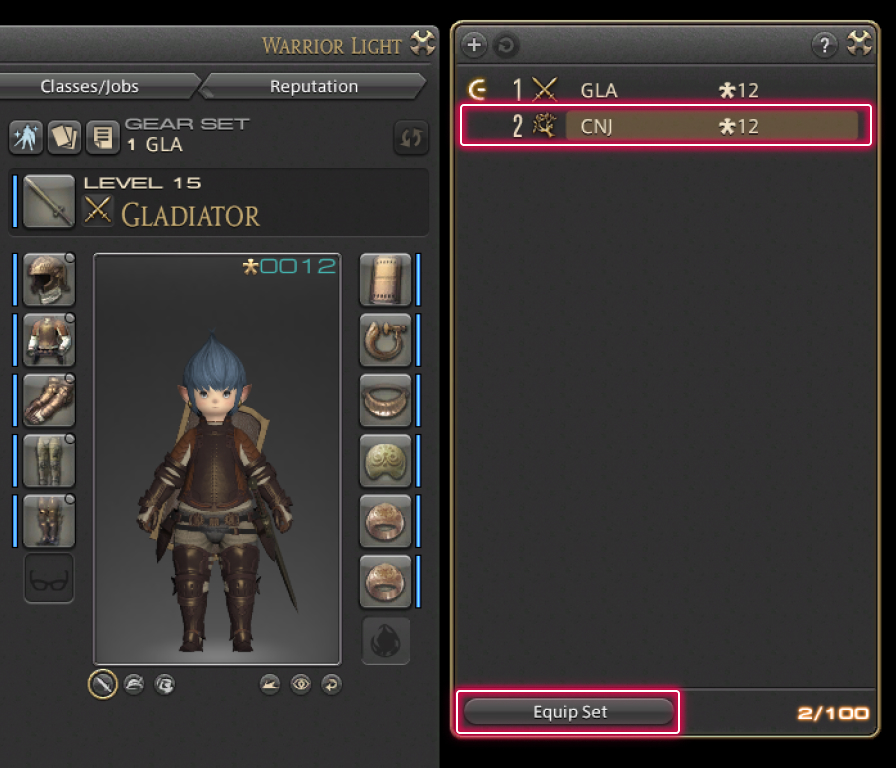Select the necklace accessory slot
Viewport: 896px width, 768px height.
click(385, 400)
